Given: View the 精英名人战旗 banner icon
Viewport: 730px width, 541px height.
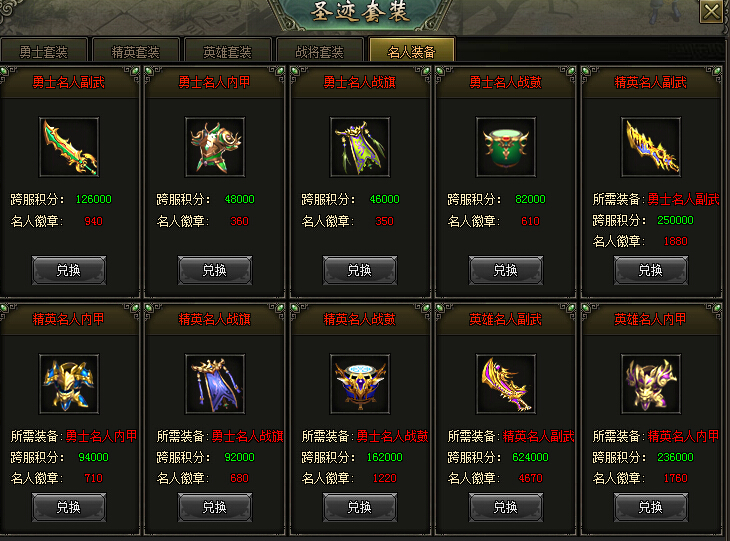Looking at the screenshot, I should tap(215, 384).
